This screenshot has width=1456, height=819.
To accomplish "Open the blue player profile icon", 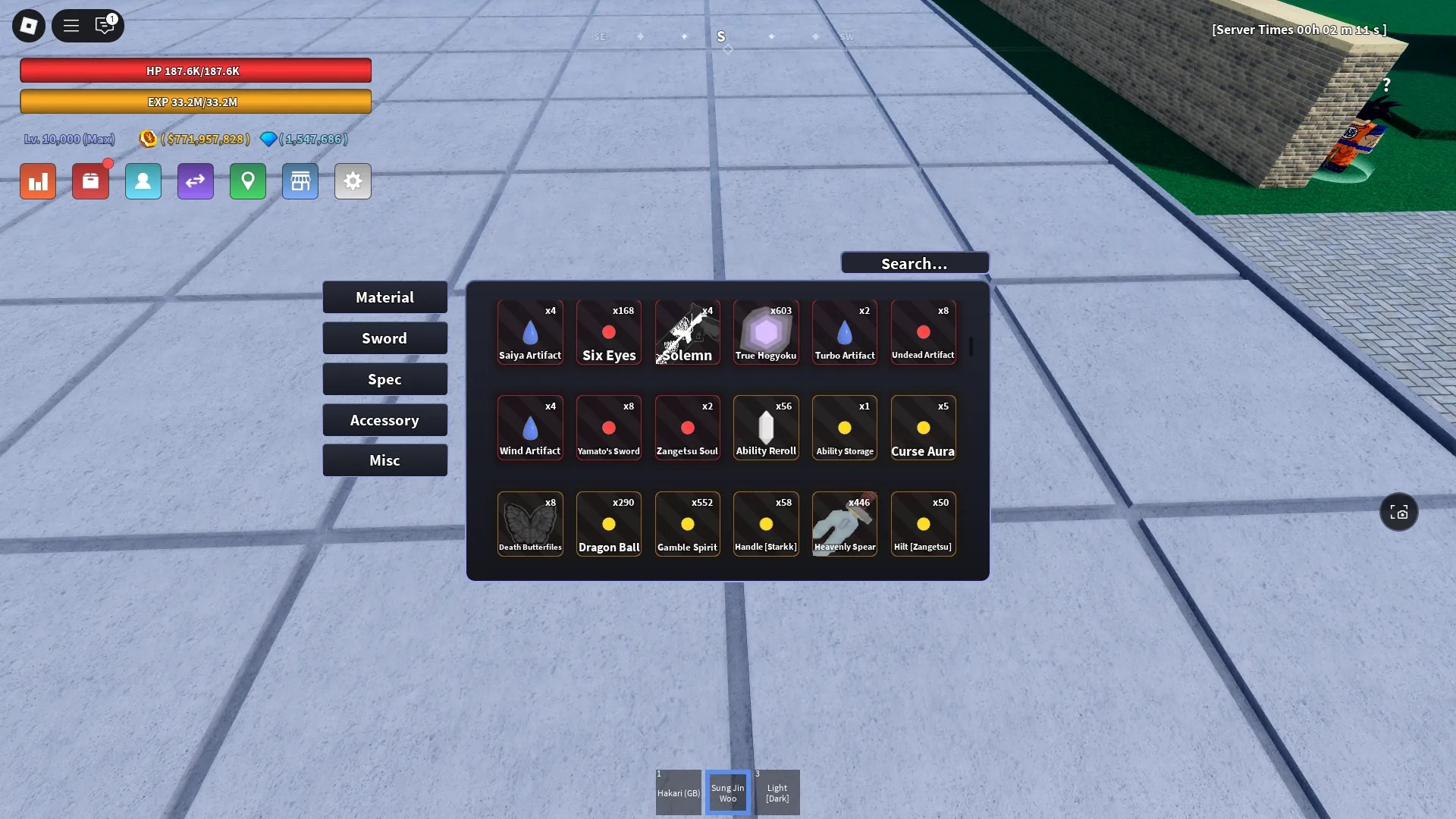I will tap(143, 181).
